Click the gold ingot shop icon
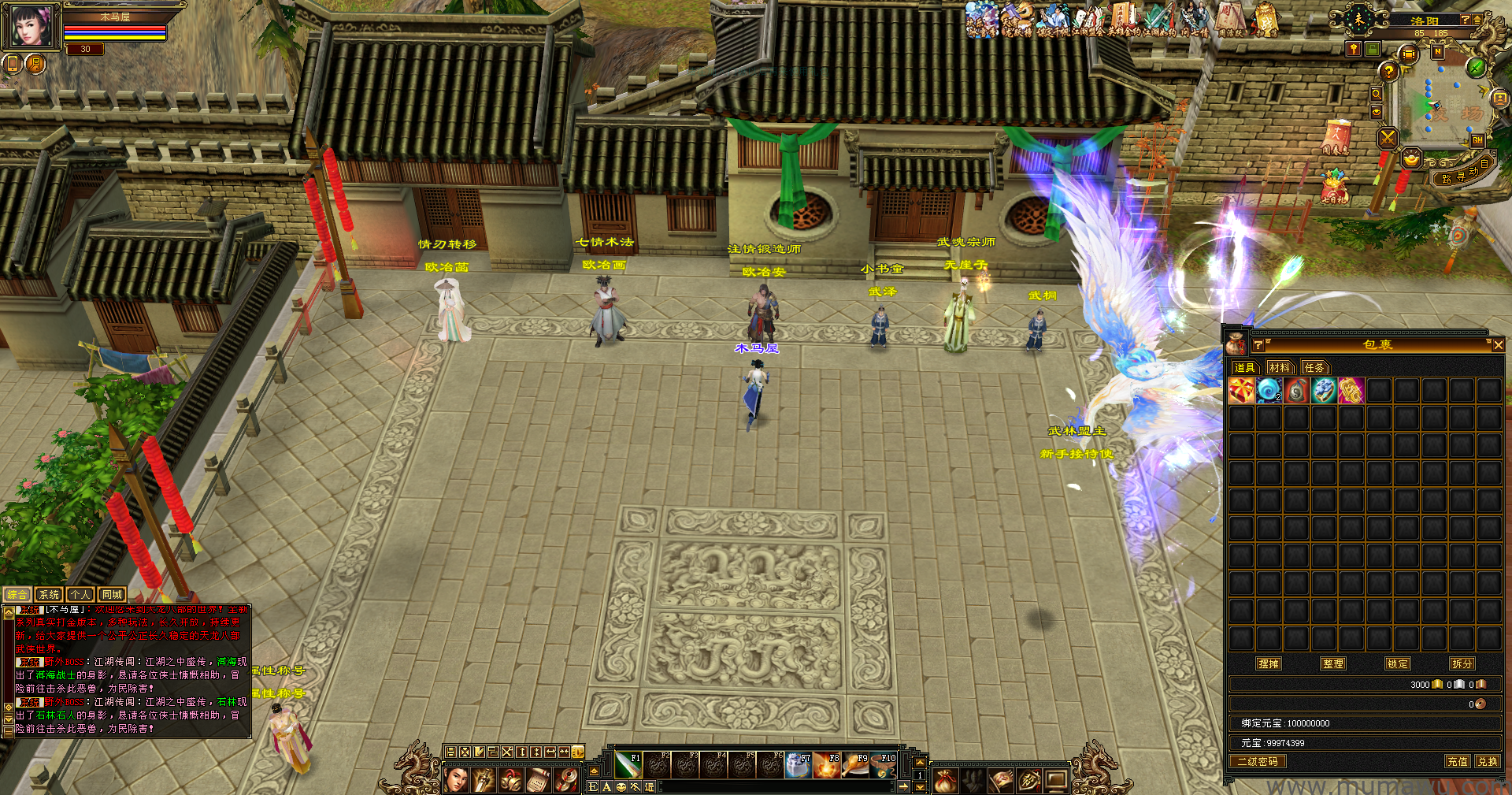The width and height of the screenshot is (1512, 795). (1411, 159)
